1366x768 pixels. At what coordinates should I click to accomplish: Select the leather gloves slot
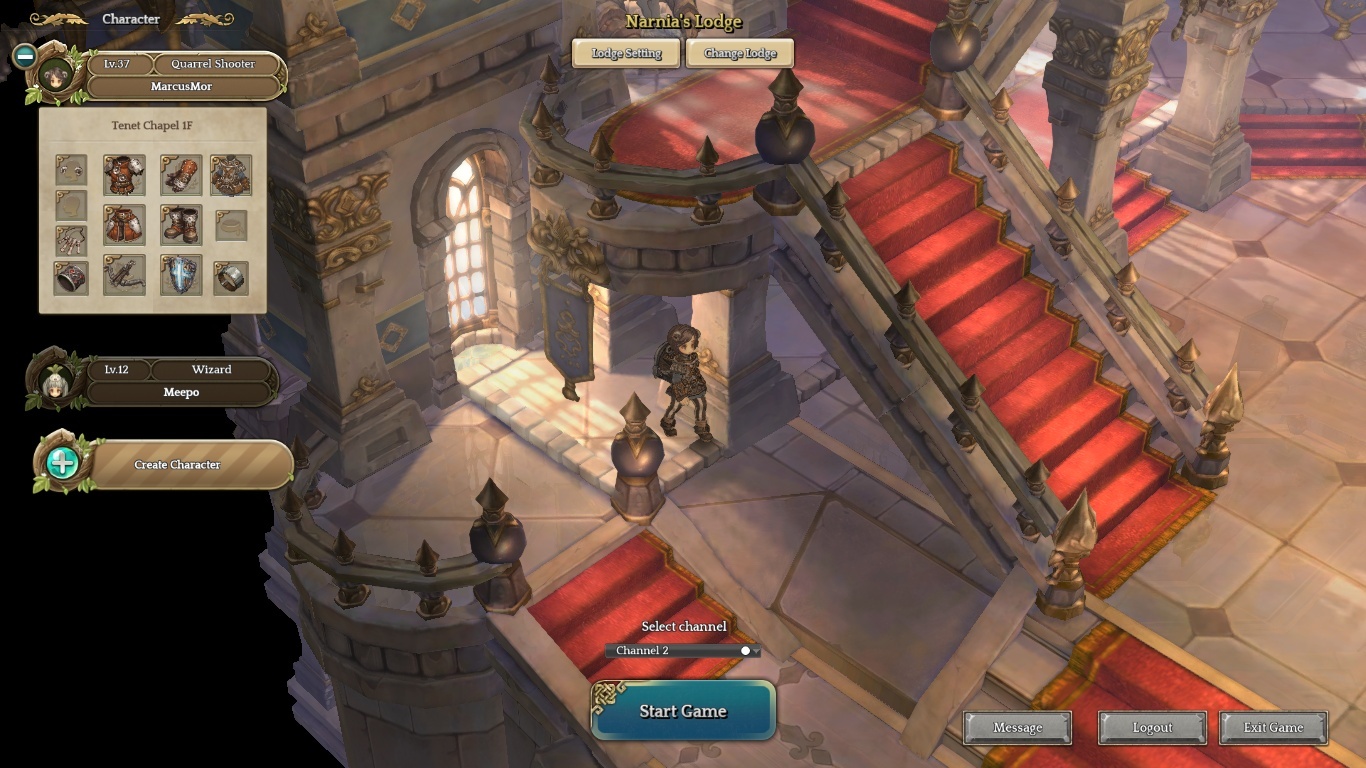pos(181,174)
